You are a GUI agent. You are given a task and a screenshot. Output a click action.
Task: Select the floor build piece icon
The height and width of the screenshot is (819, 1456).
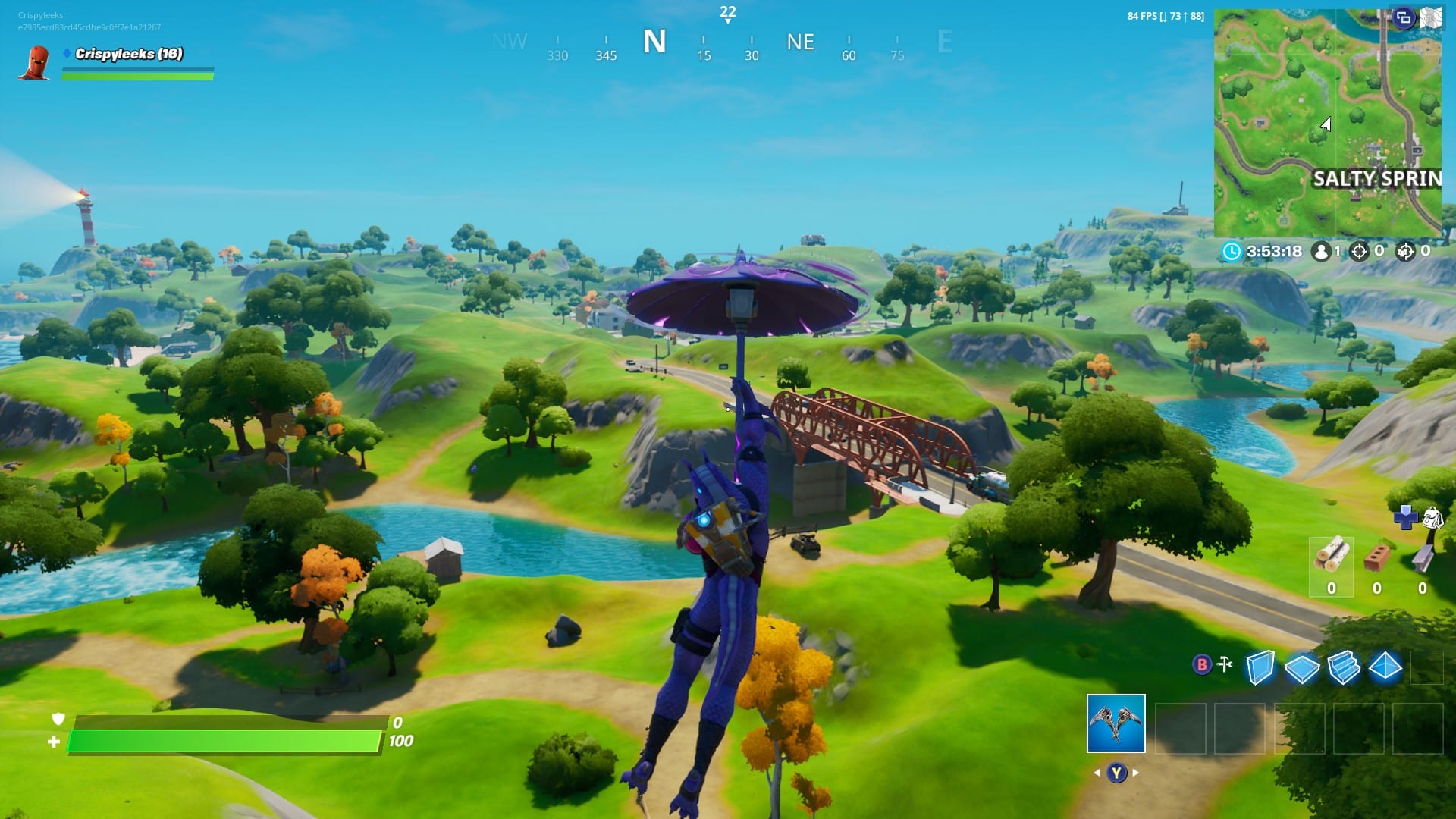point(1302,668)
